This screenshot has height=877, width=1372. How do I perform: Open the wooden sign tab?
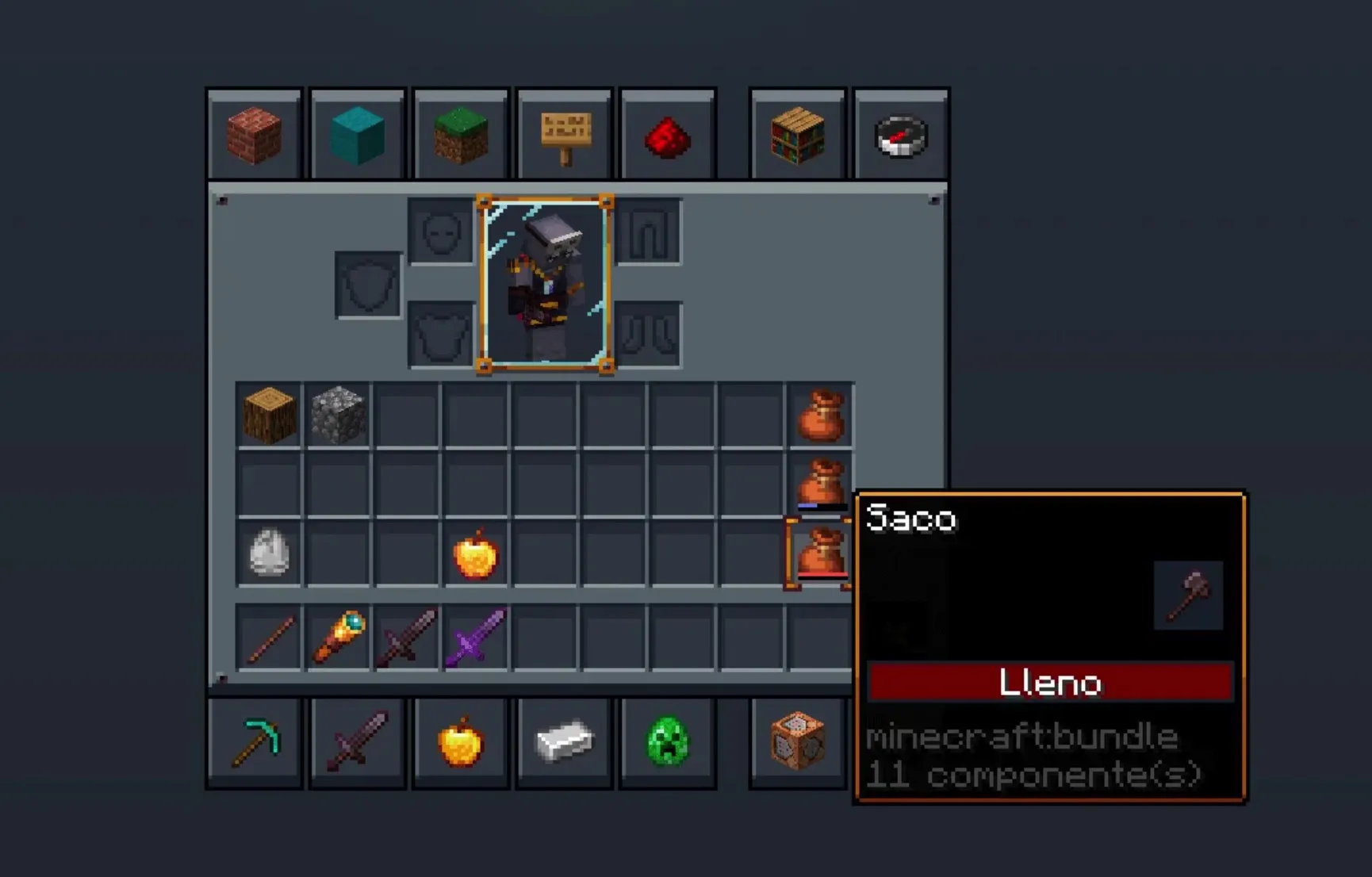(x=565, y=136)
